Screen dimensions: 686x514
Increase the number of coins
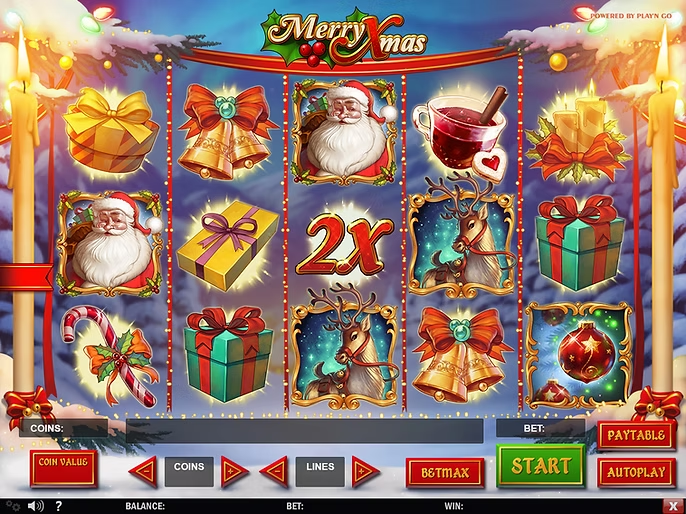point(233,470)
